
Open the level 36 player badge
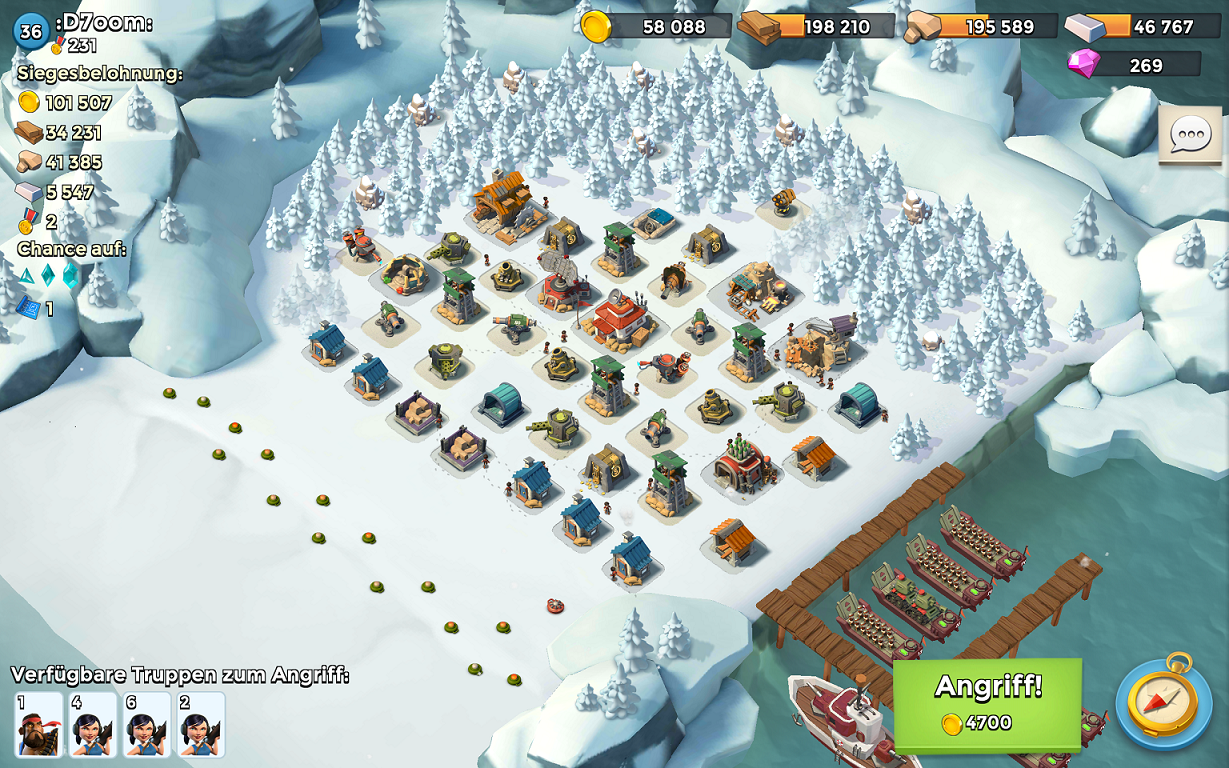pyautogui.click(x=31, y=31)
